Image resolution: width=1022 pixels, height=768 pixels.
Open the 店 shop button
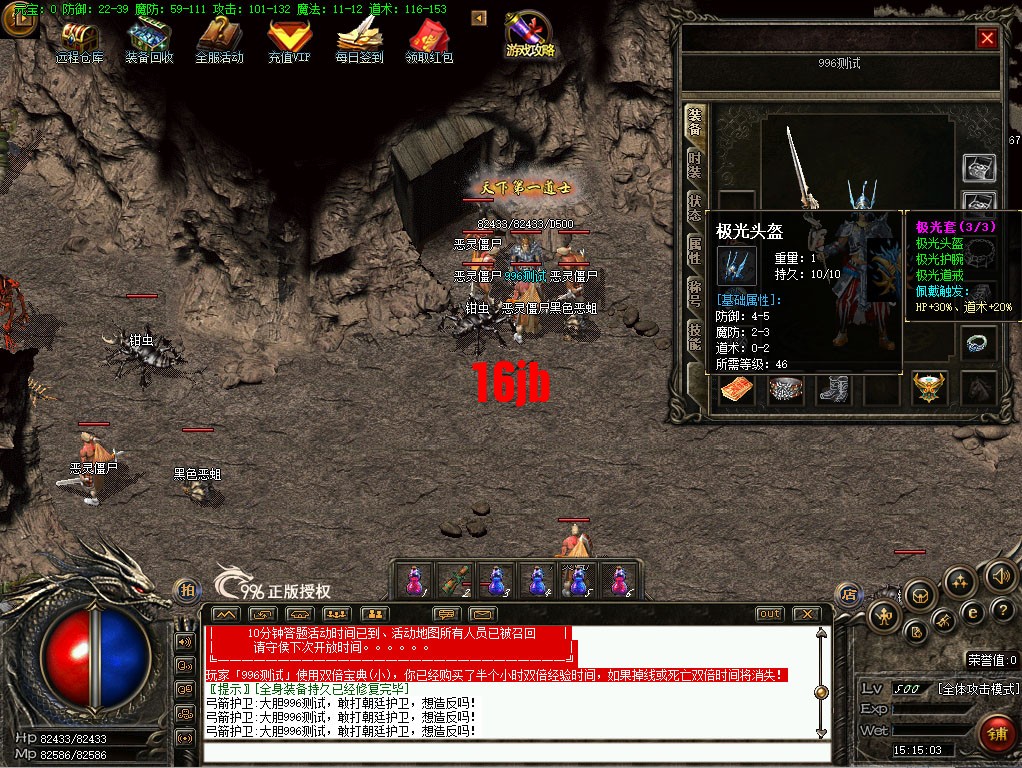[849, 592]
